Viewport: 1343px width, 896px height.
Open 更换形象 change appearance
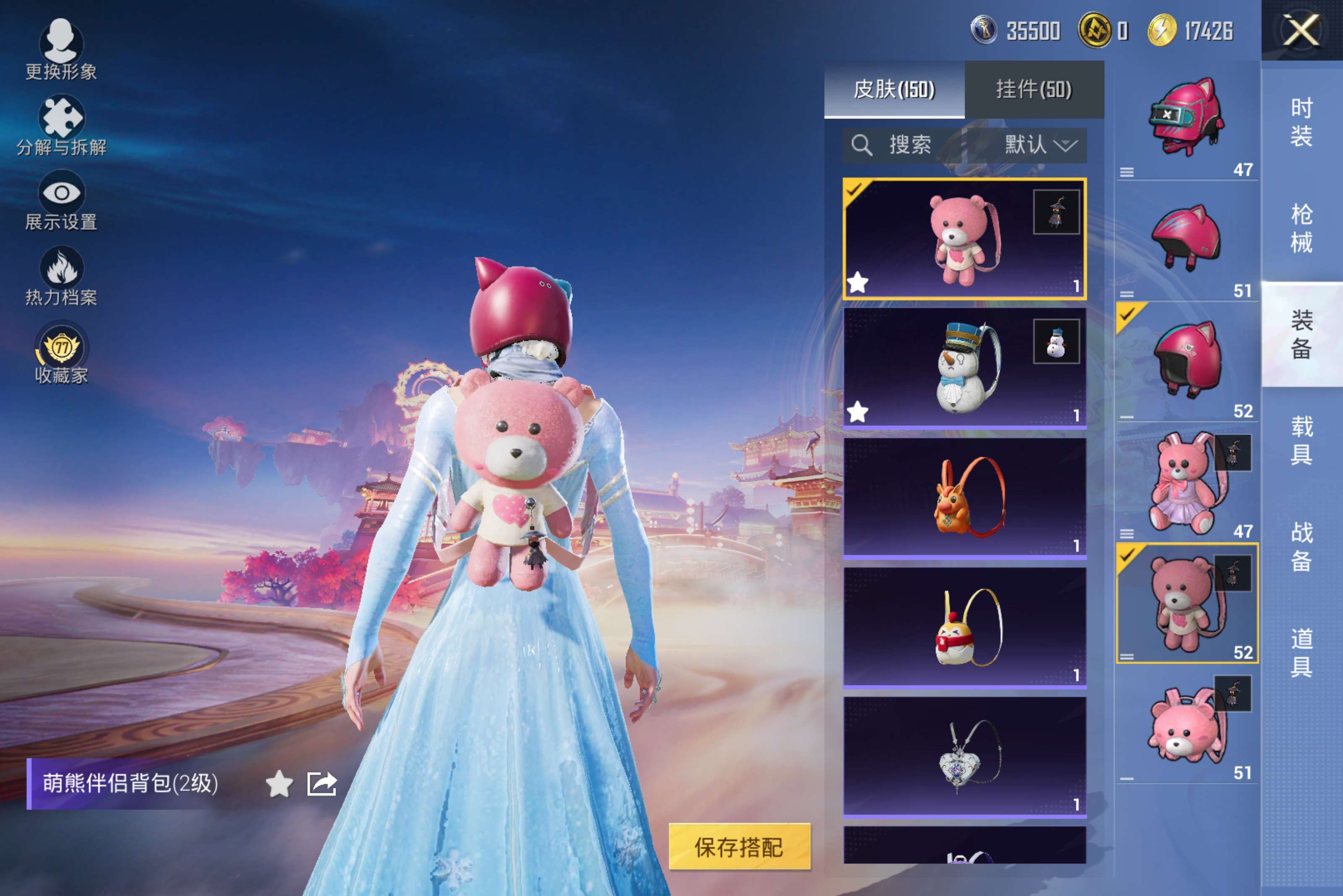[x=60, y=49]
